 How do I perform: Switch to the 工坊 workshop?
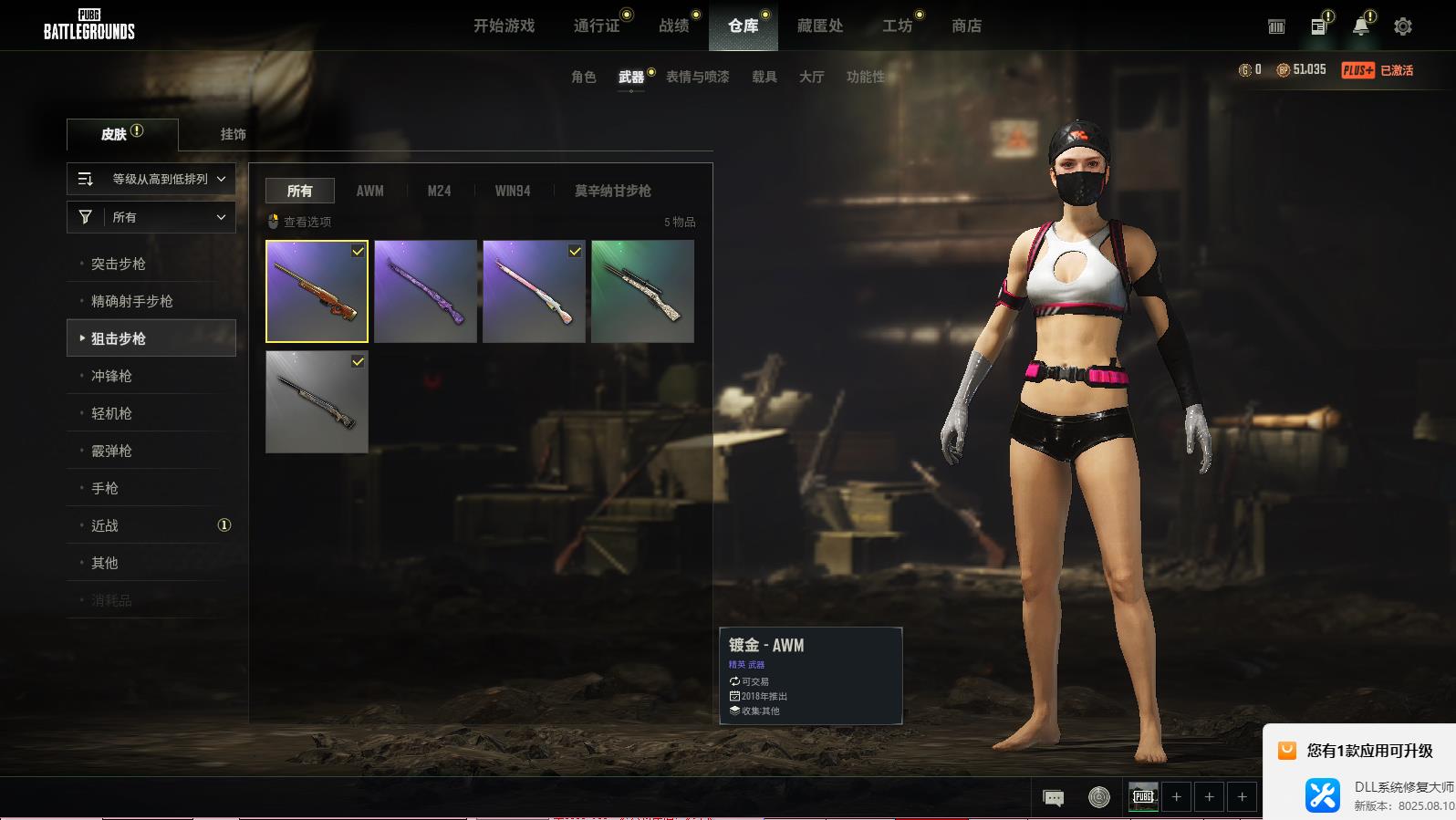click(x=897, y=26)
